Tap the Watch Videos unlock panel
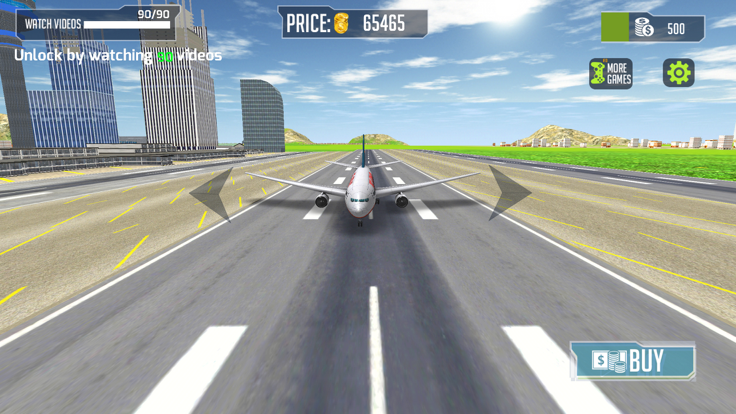 (x=98, y=20)
